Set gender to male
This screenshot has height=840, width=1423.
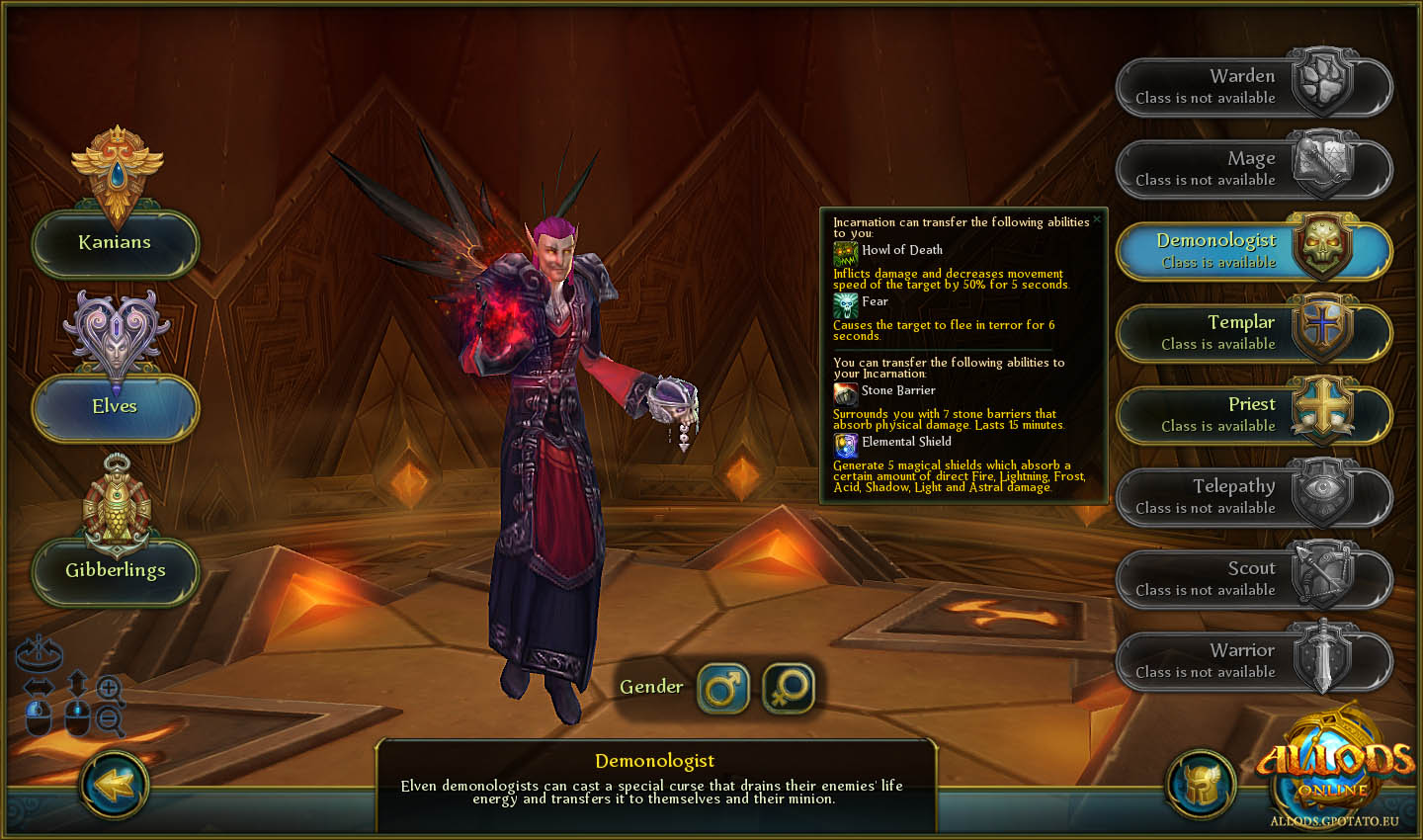coord(723,688)
